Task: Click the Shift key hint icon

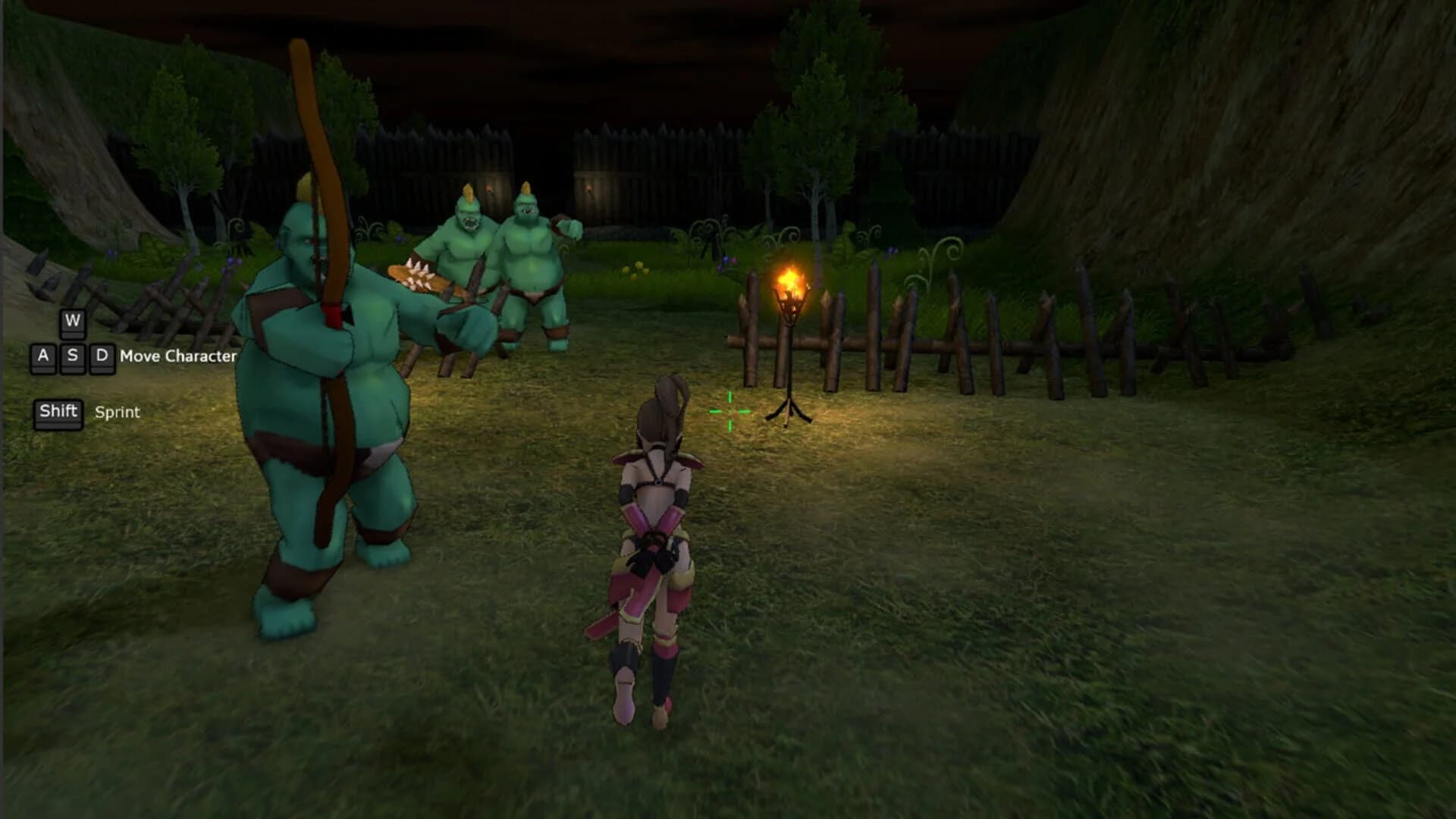Action: pos(58,412)
